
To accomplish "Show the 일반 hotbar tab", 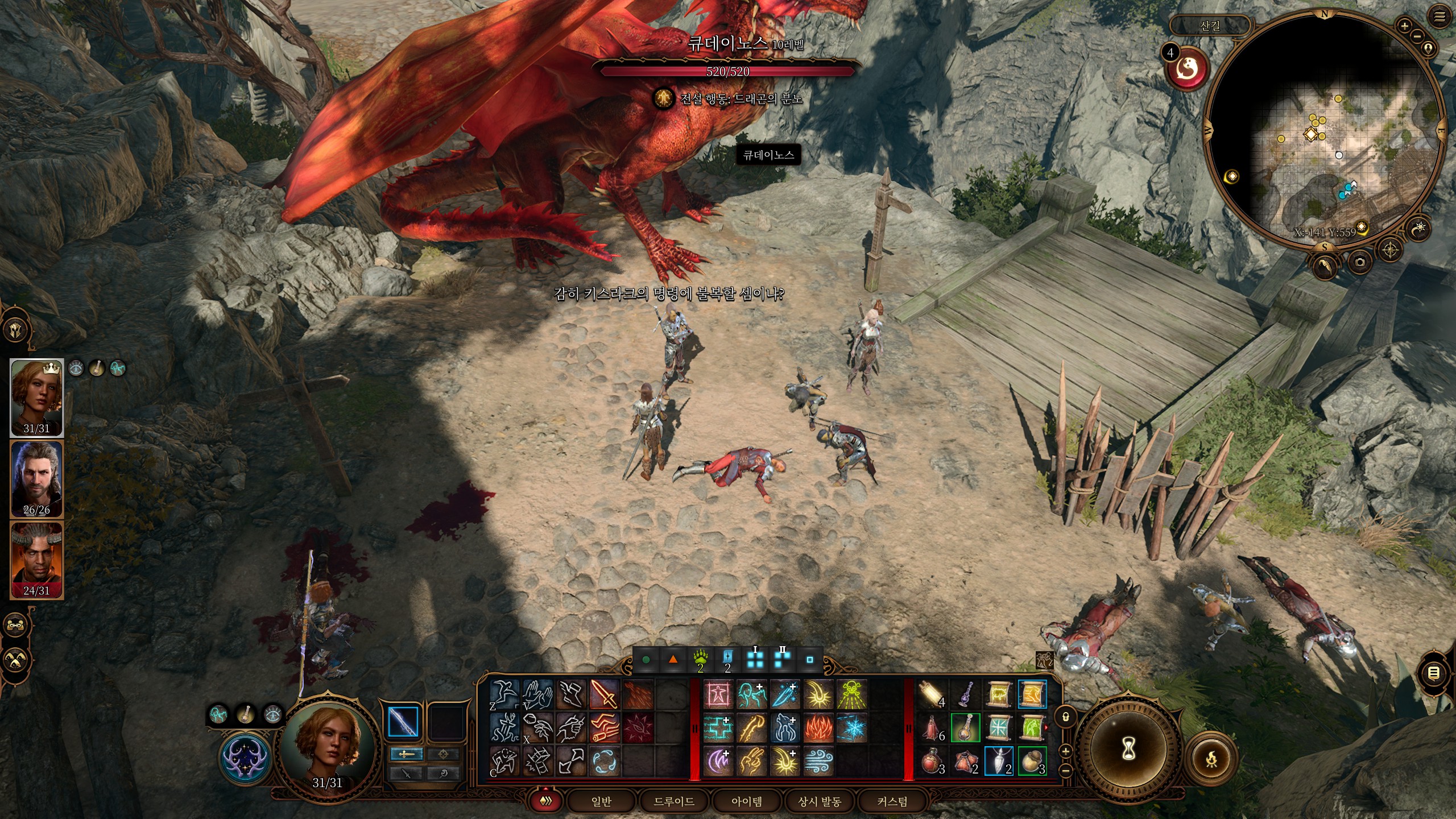I will 601,801.
